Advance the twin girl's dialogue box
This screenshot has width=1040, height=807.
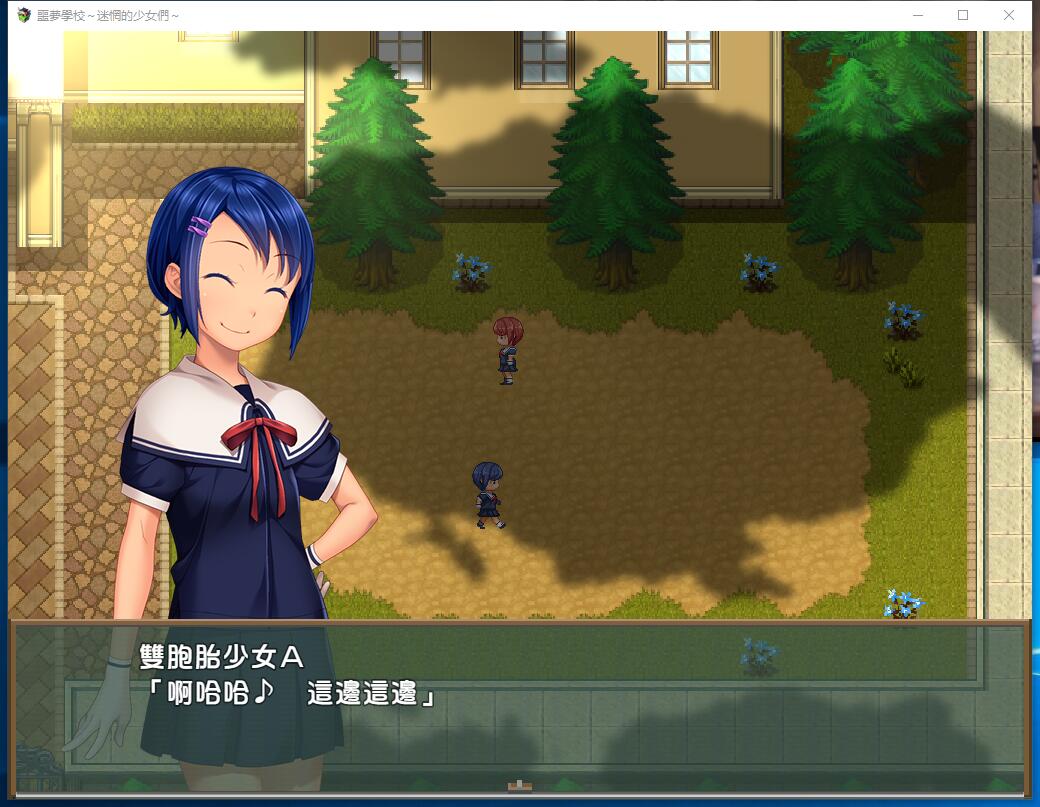coord(519,706)
